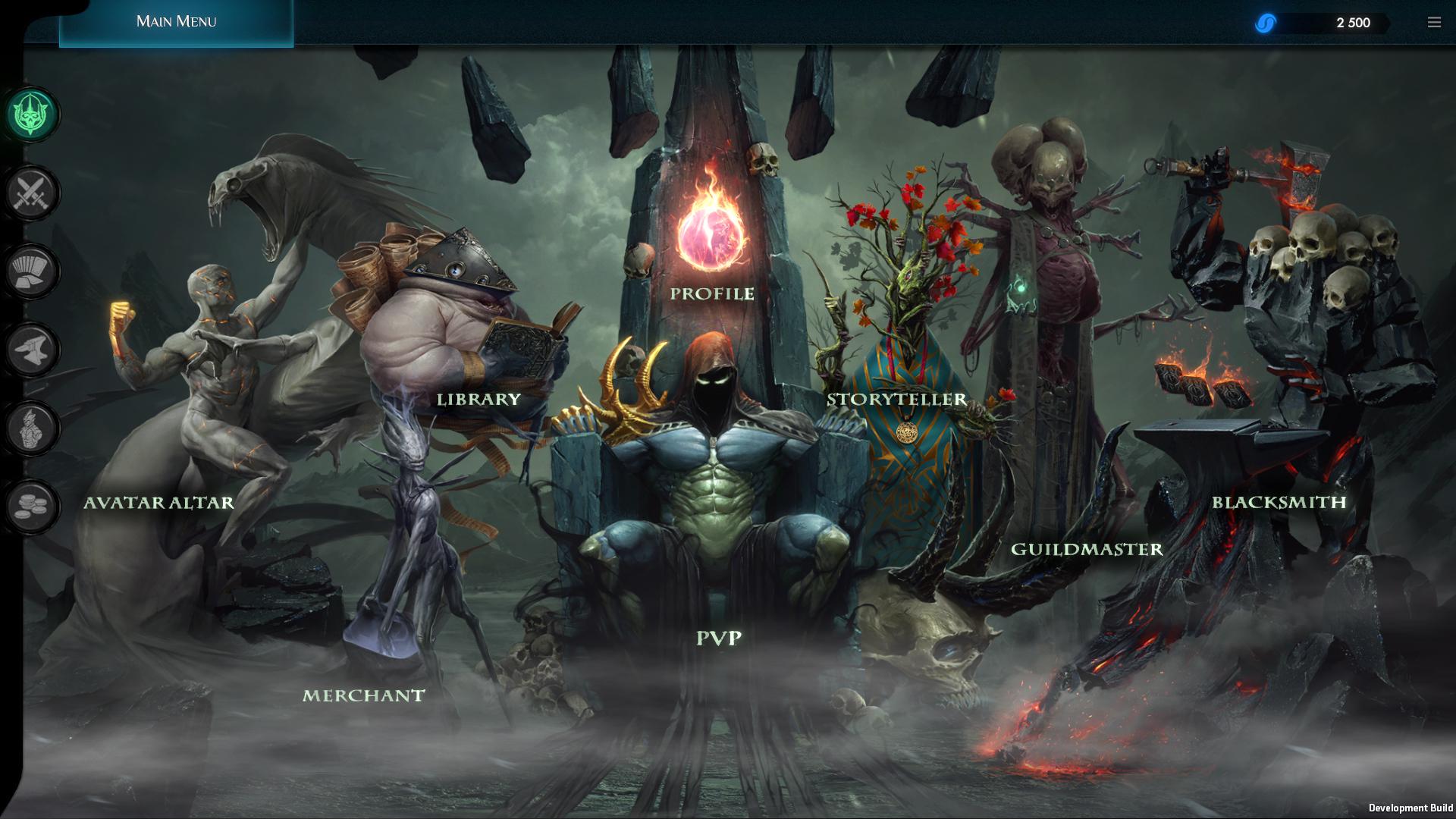Open the armored avatar sidebar icon

31,428
